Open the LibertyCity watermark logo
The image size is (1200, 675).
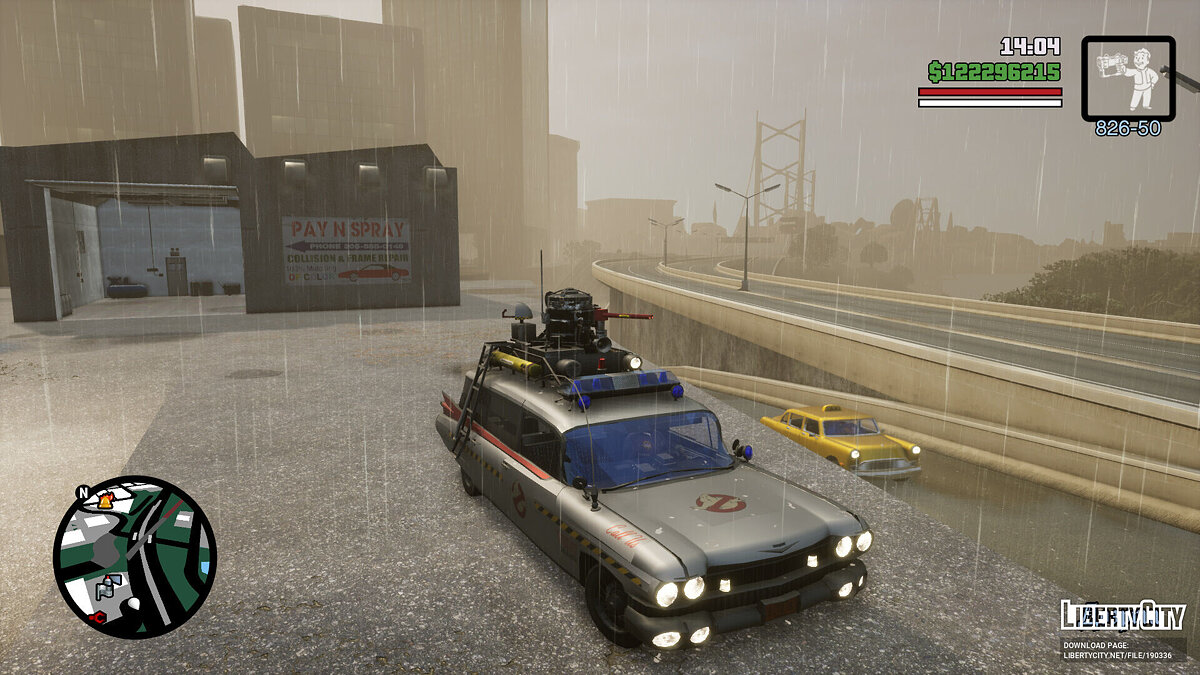1122,615
